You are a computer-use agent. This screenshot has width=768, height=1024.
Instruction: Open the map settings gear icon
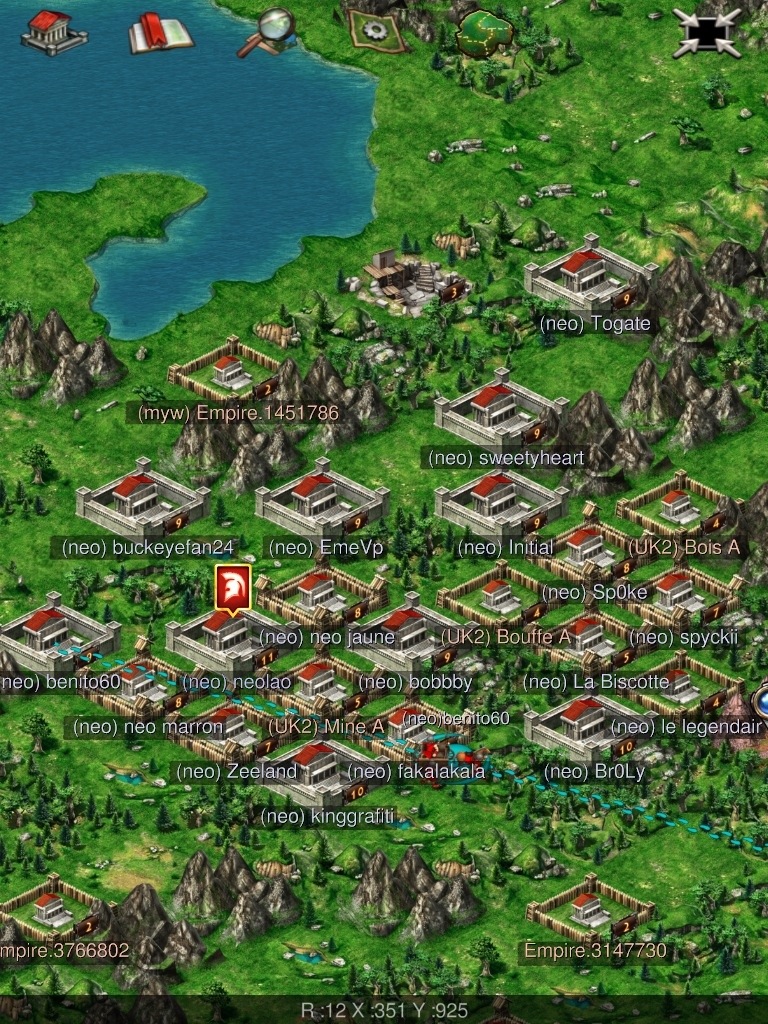377,30
